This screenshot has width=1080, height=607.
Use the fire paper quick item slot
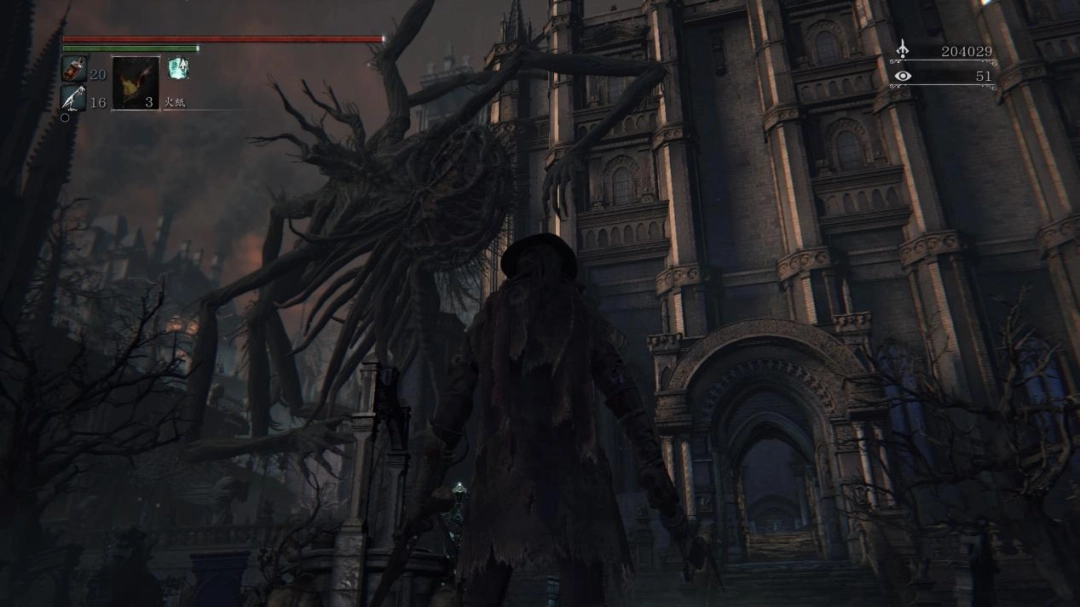[x=135, y=83]
